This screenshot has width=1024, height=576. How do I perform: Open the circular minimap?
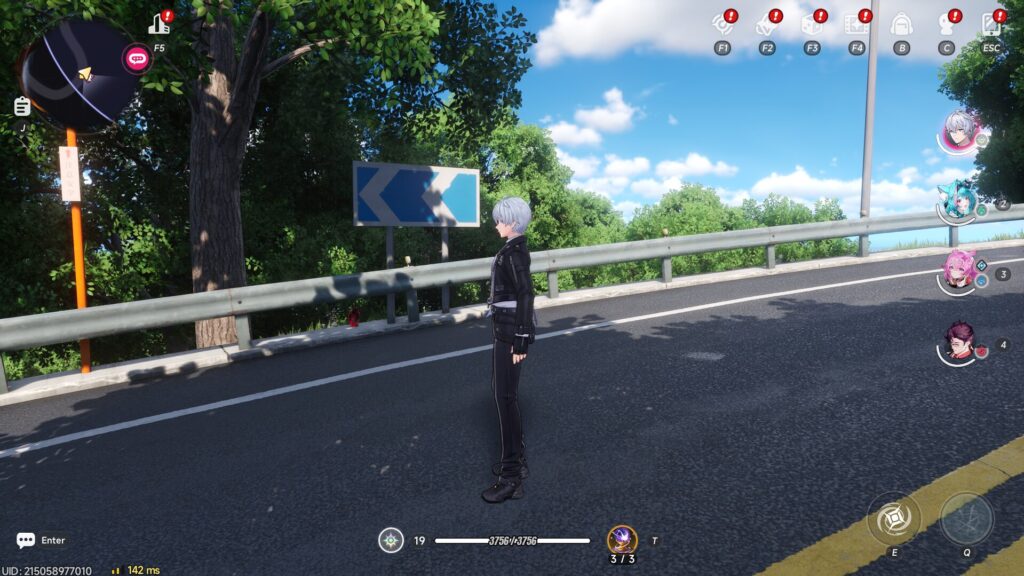tap(78, 73)
